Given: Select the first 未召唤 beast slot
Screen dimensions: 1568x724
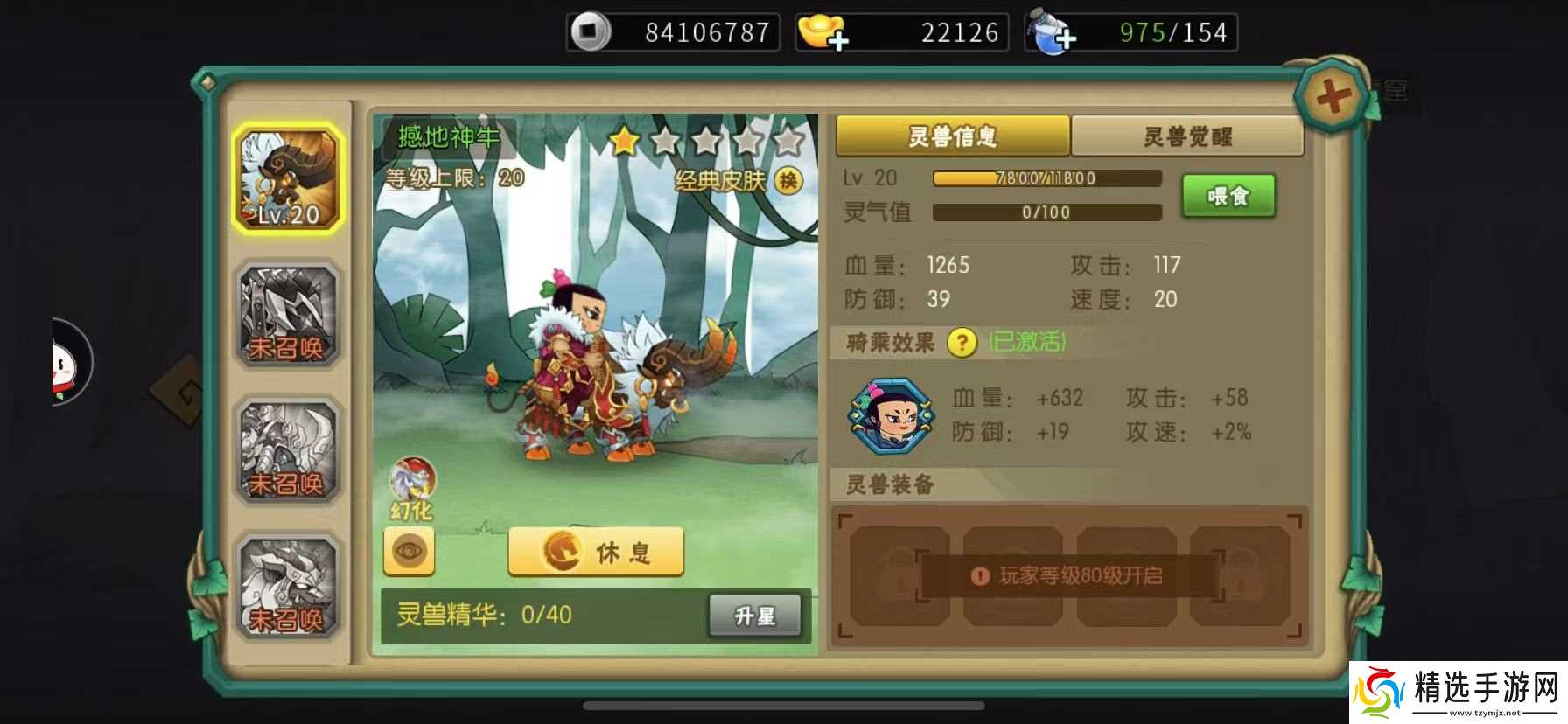Looking at the screenshot, I should click(x=287, y=314).
